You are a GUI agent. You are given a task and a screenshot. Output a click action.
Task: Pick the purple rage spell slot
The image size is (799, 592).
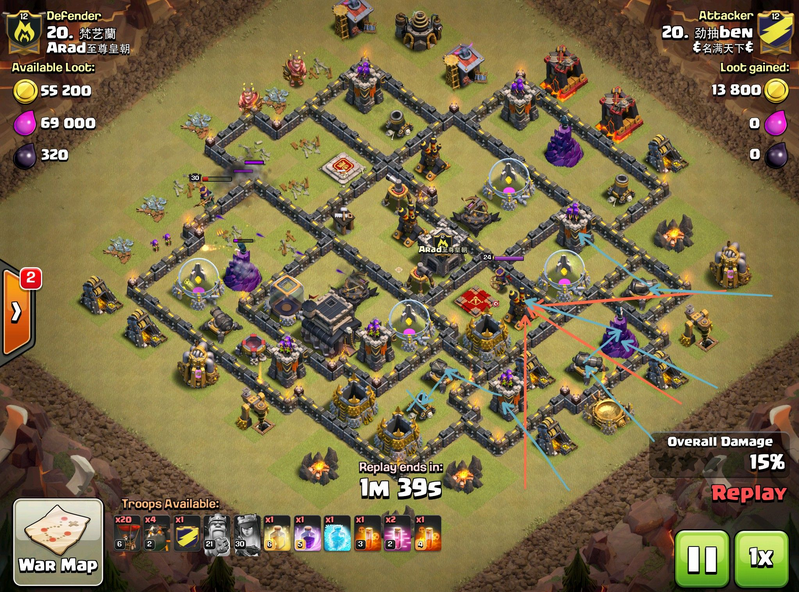(x=307, y=533)
